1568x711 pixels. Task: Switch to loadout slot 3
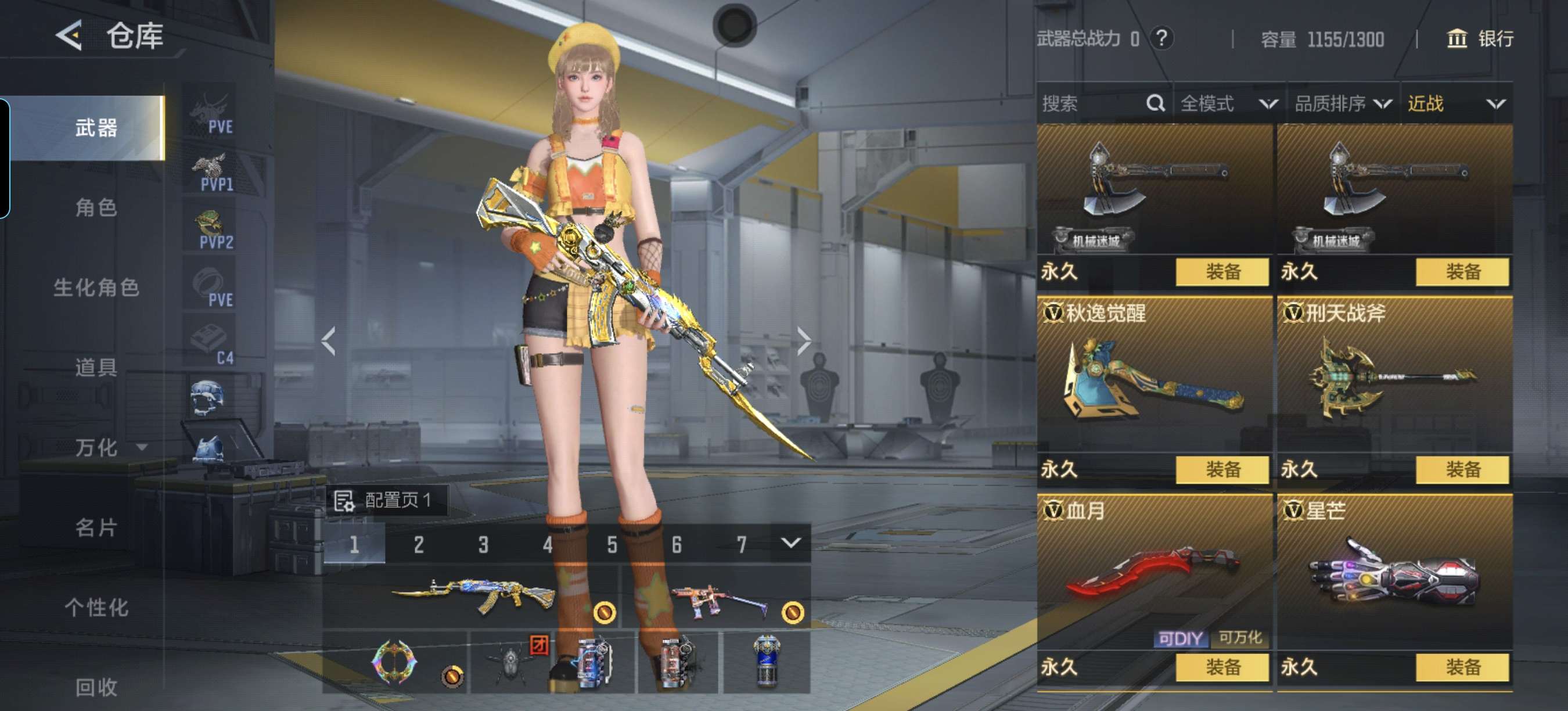point(483,544)
